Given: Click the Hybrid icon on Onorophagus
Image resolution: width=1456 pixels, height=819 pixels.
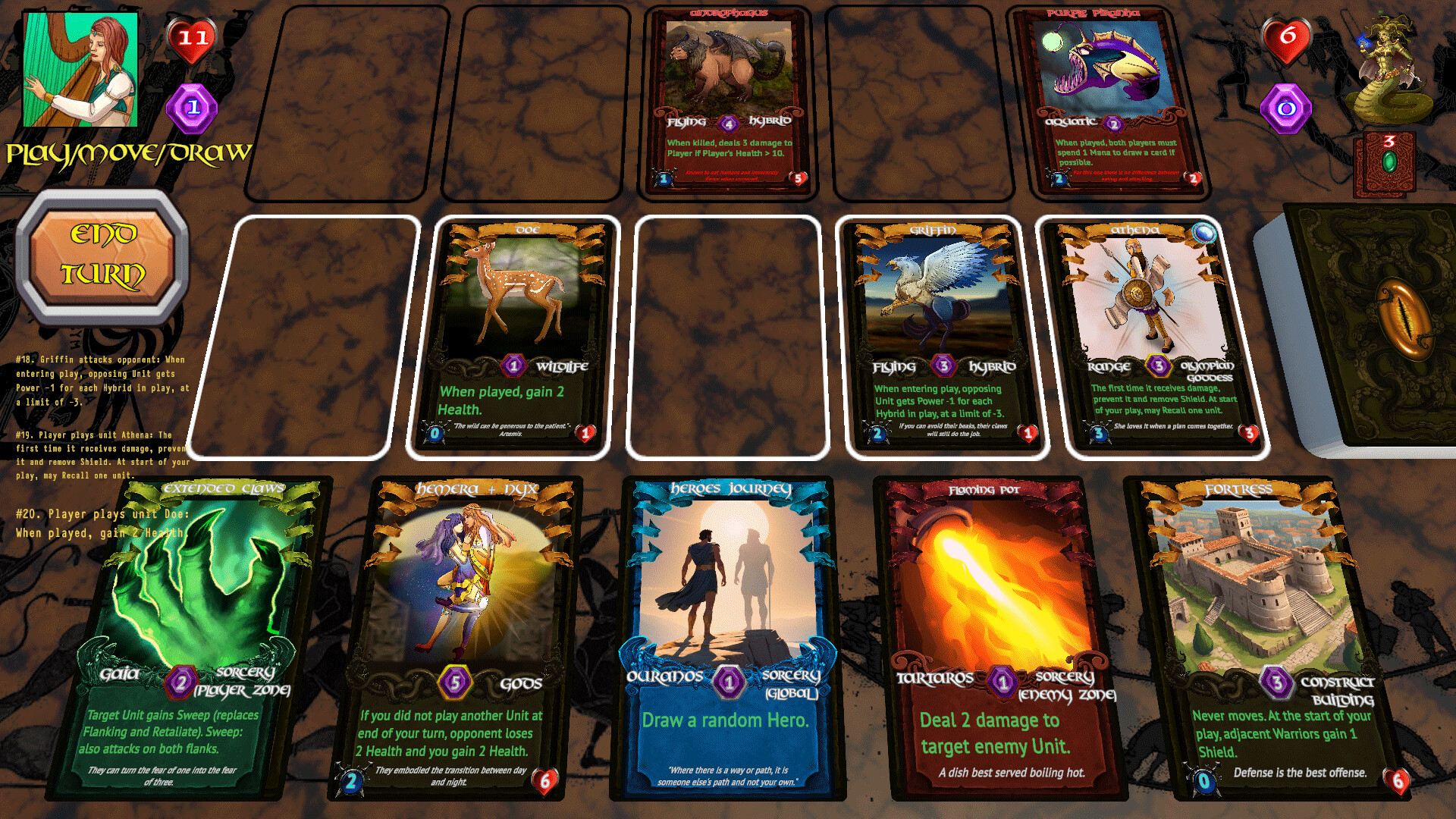Looking at the screenshot, I should pos(771,121).
